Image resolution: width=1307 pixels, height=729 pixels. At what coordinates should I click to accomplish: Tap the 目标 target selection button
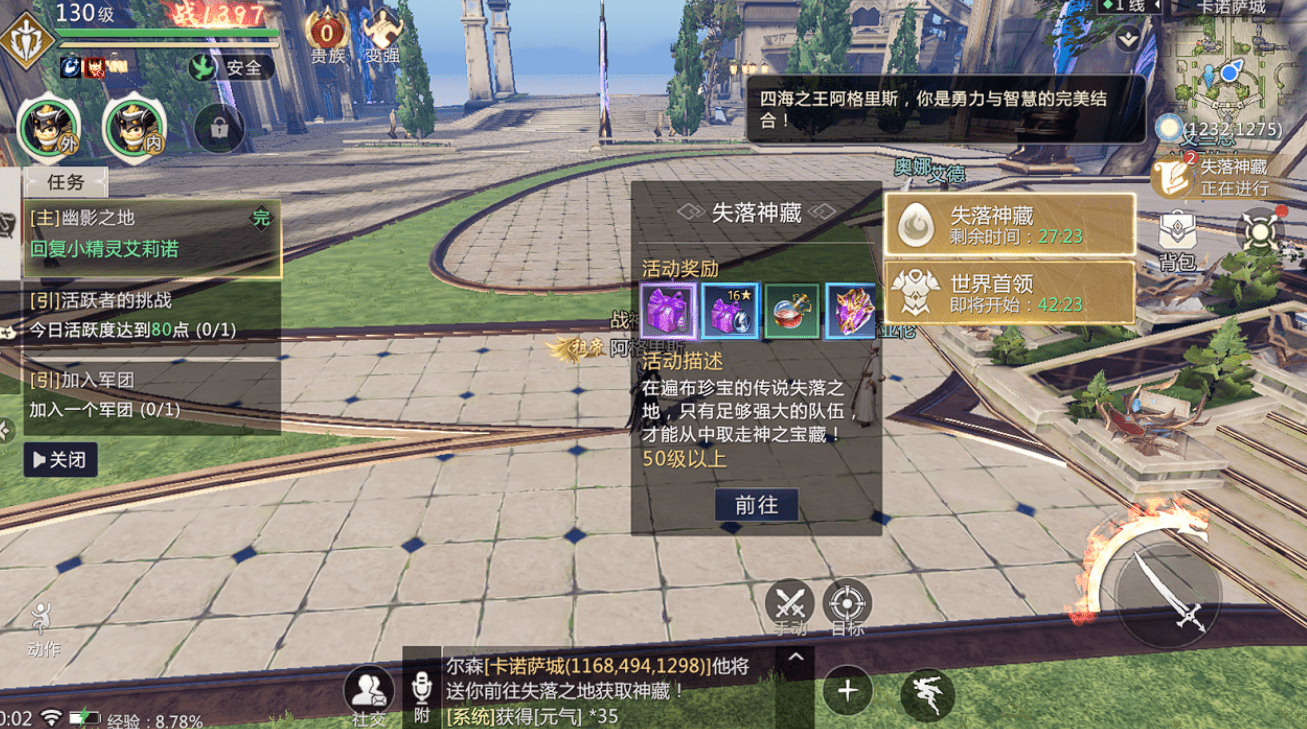pos(847,604)
